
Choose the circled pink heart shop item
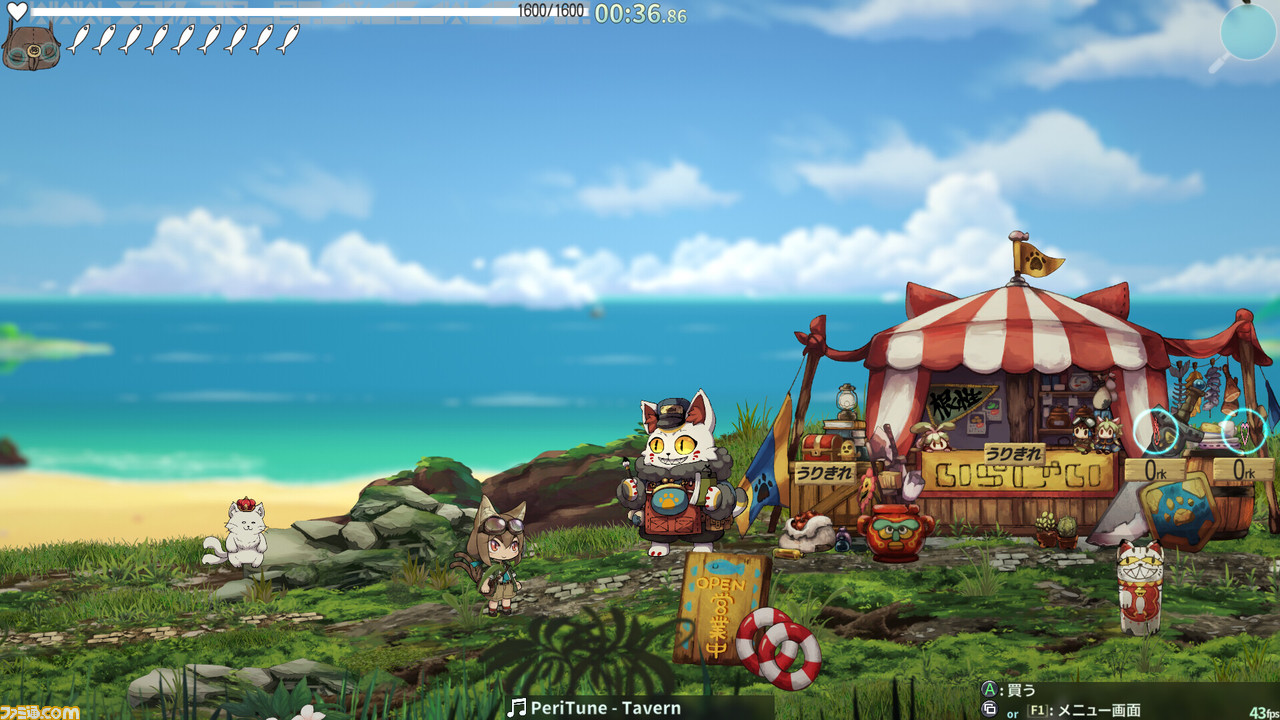(1244, 431)
